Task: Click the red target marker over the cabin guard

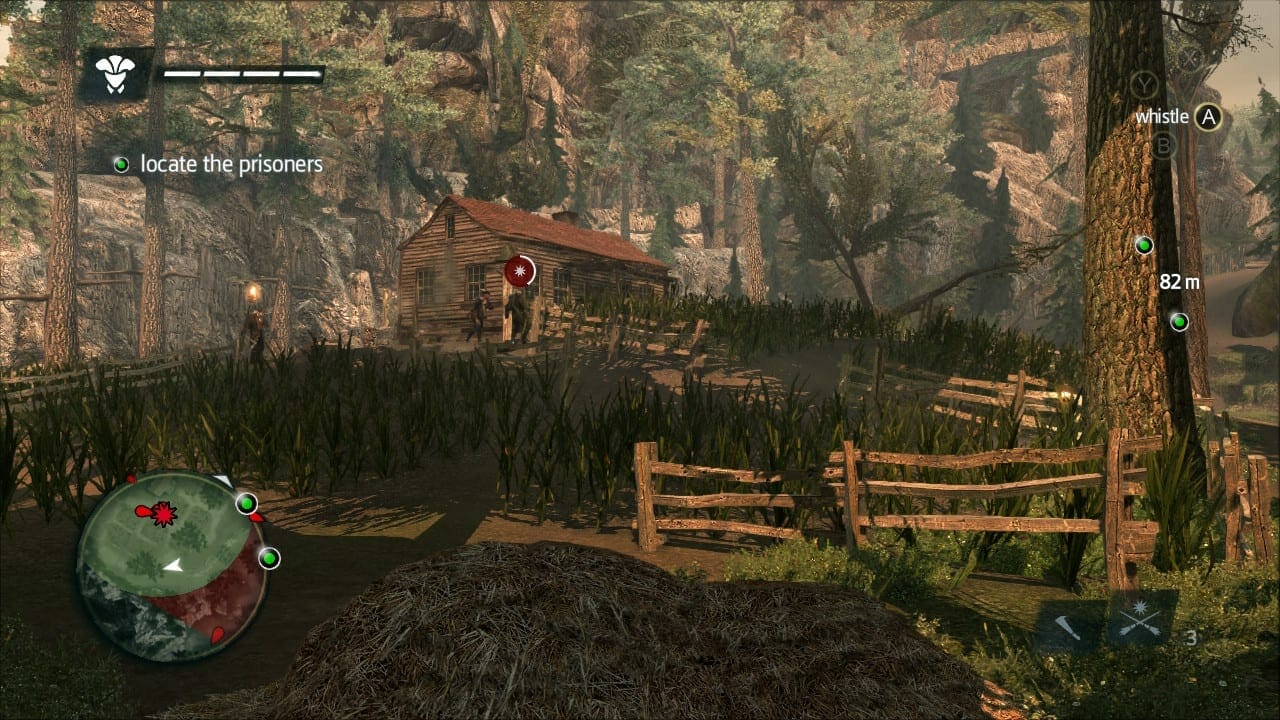Action: click(x=520, y=271)
